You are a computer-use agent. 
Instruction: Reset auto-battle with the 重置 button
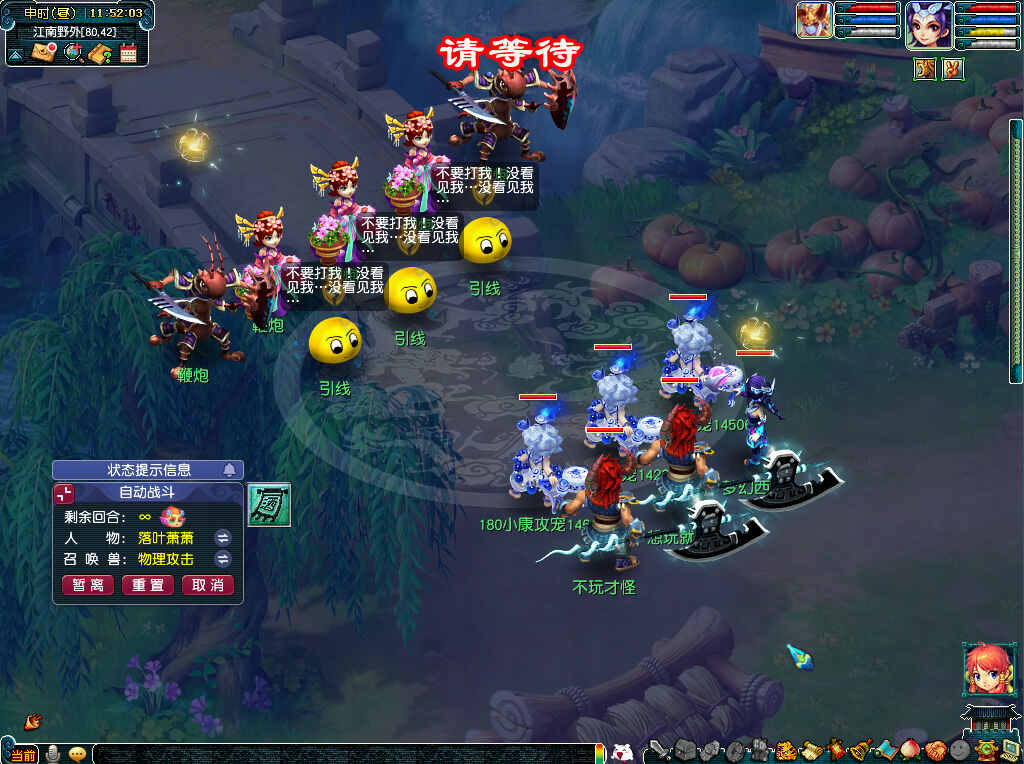point(148,585)
